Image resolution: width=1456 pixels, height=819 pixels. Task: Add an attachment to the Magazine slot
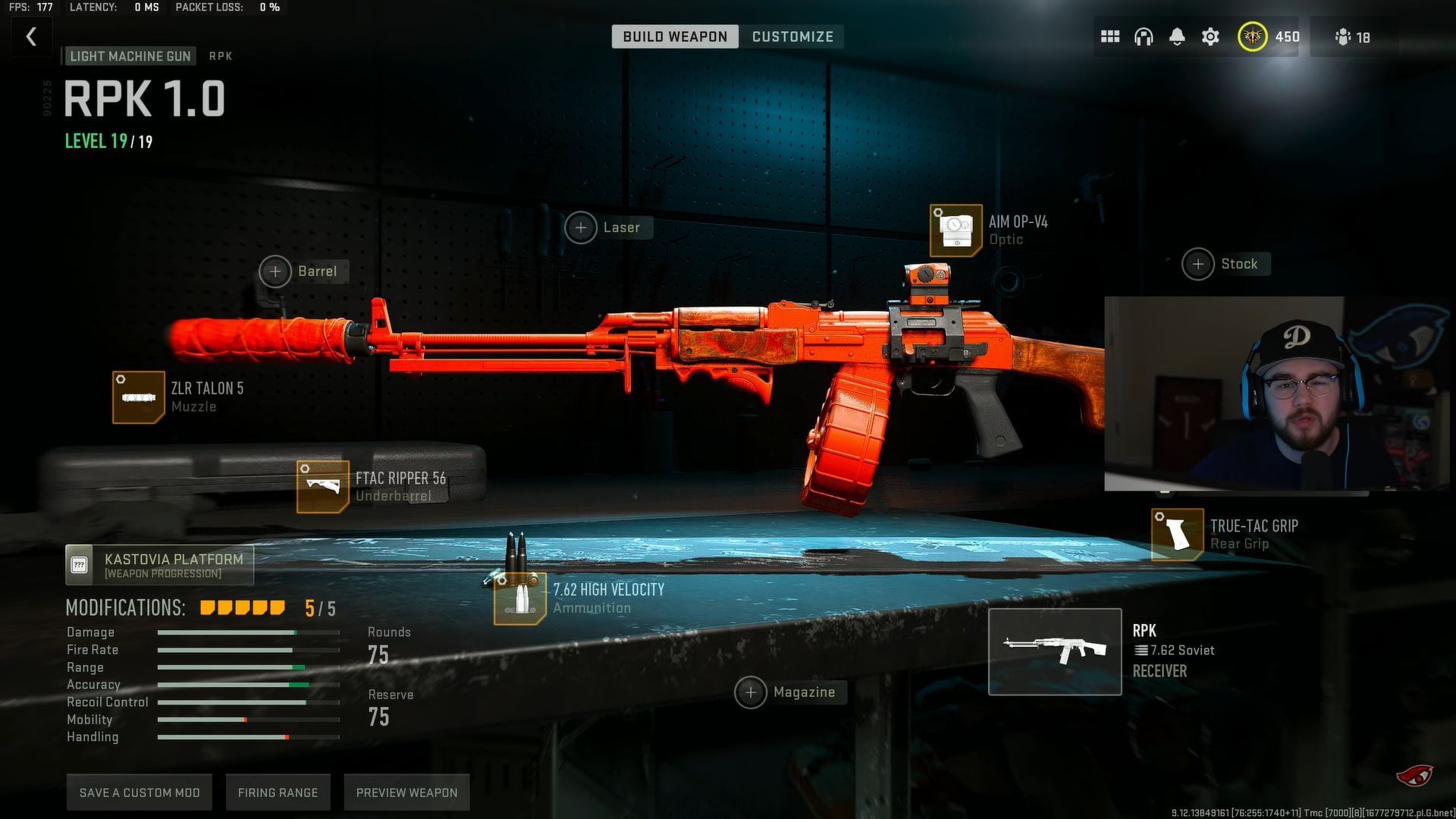click(751, 692)
